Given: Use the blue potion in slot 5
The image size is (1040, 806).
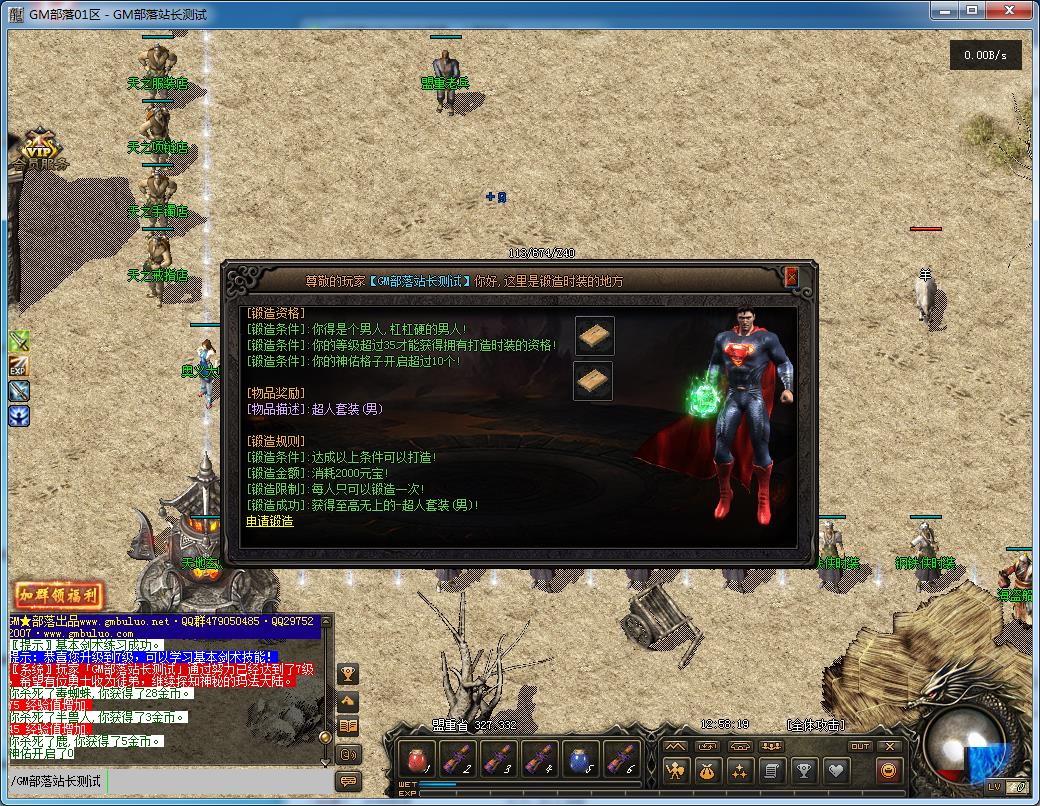Looking at the screenshot, I should [580, 758].
